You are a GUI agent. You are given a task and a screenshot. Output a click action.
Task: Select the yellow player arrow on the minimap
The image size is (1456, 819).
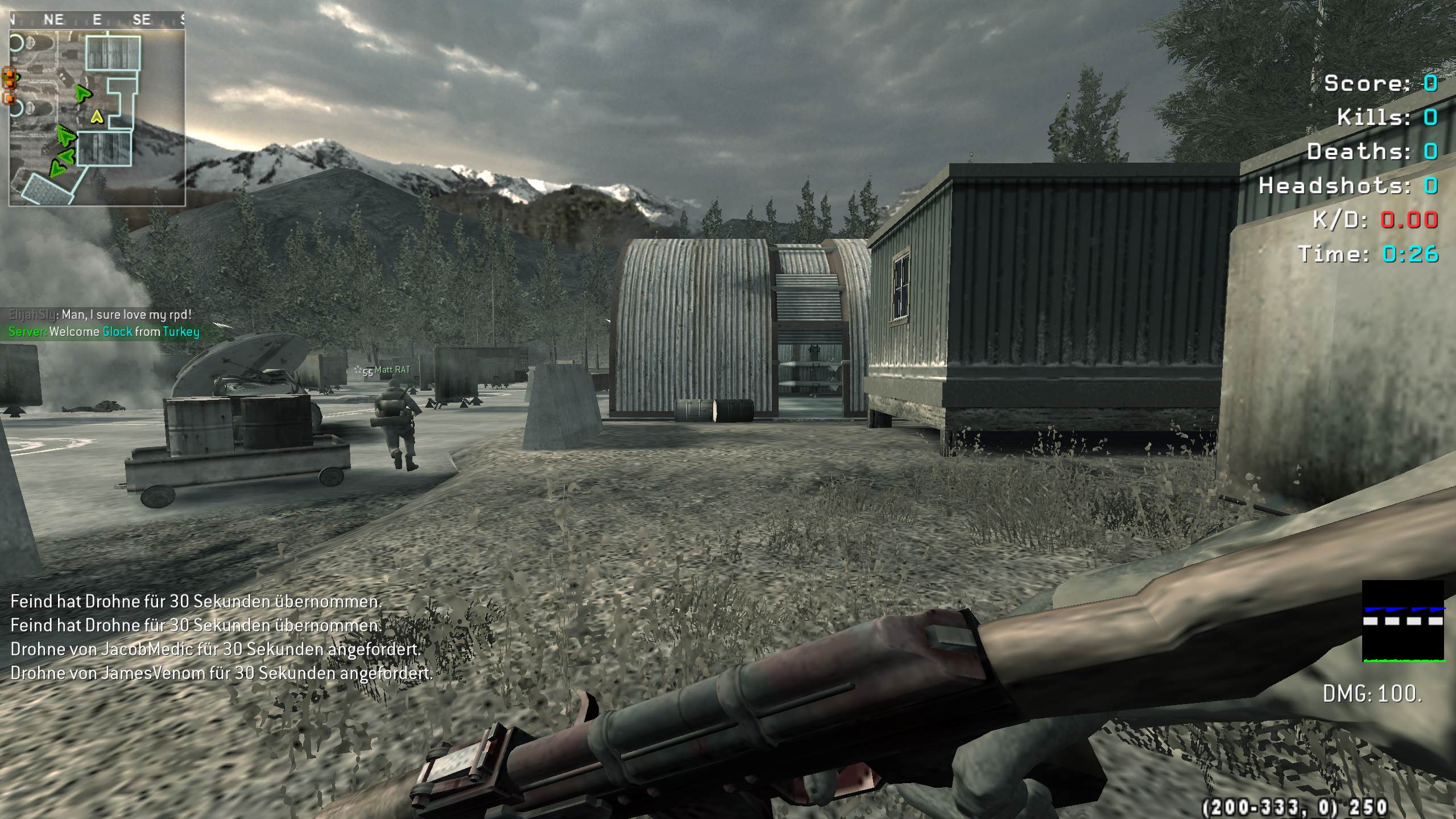[97, 117]
